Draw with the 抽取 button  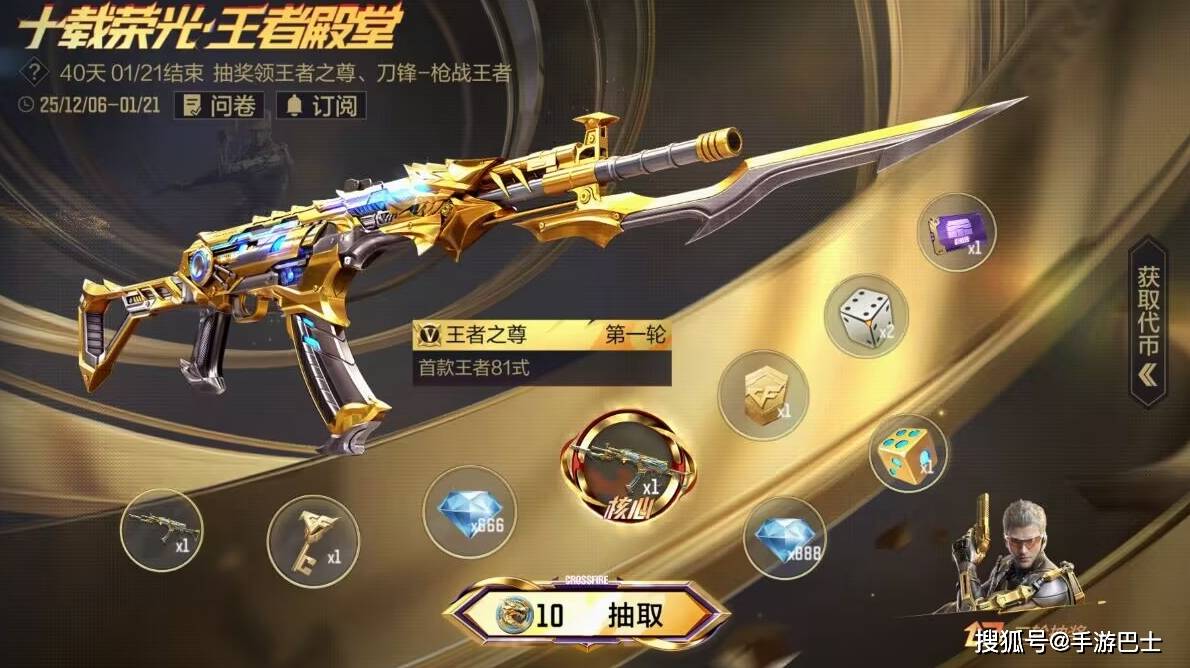click(x=587, y=614)
